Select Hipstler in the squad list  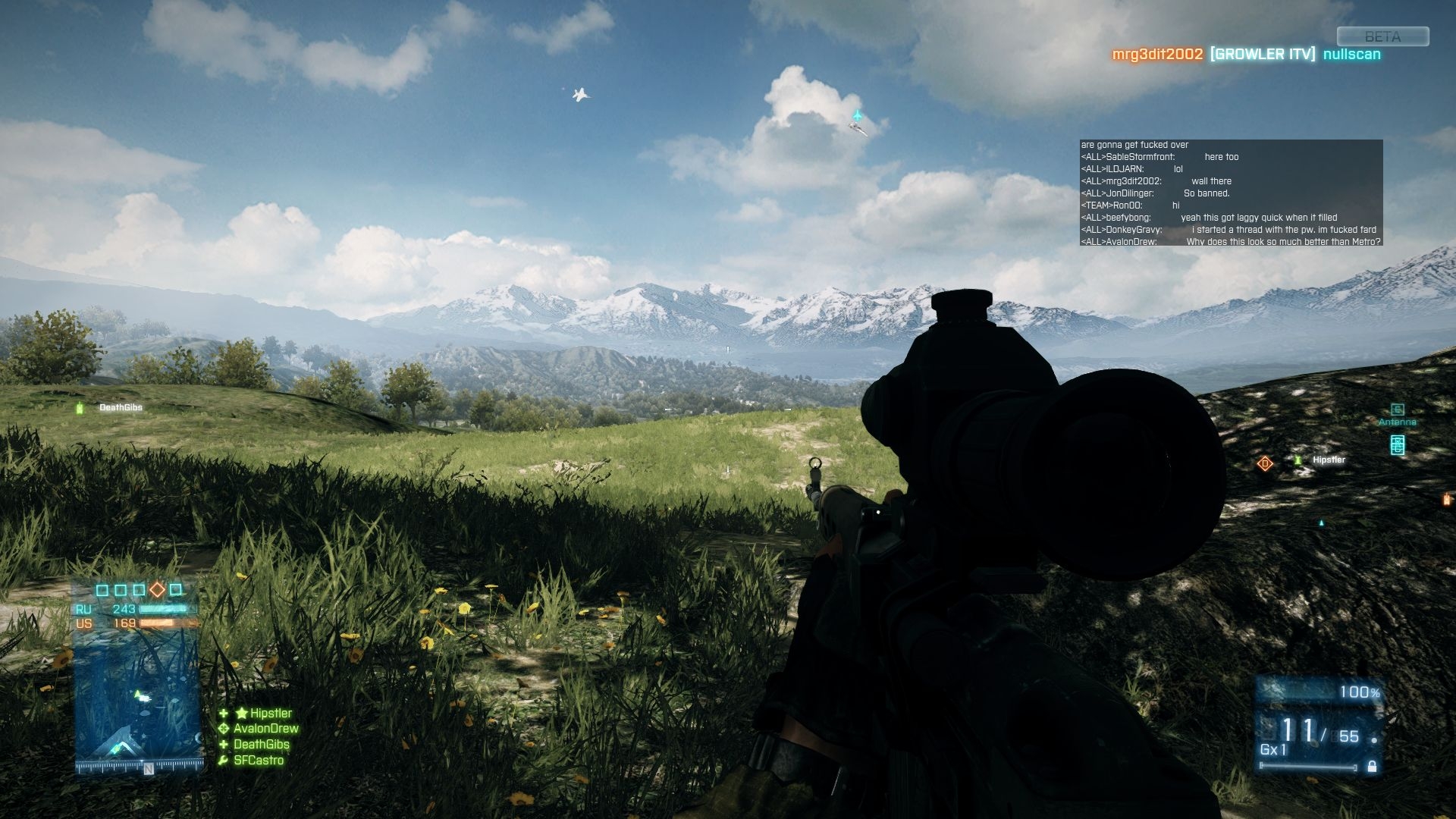(x=270, y=713)
